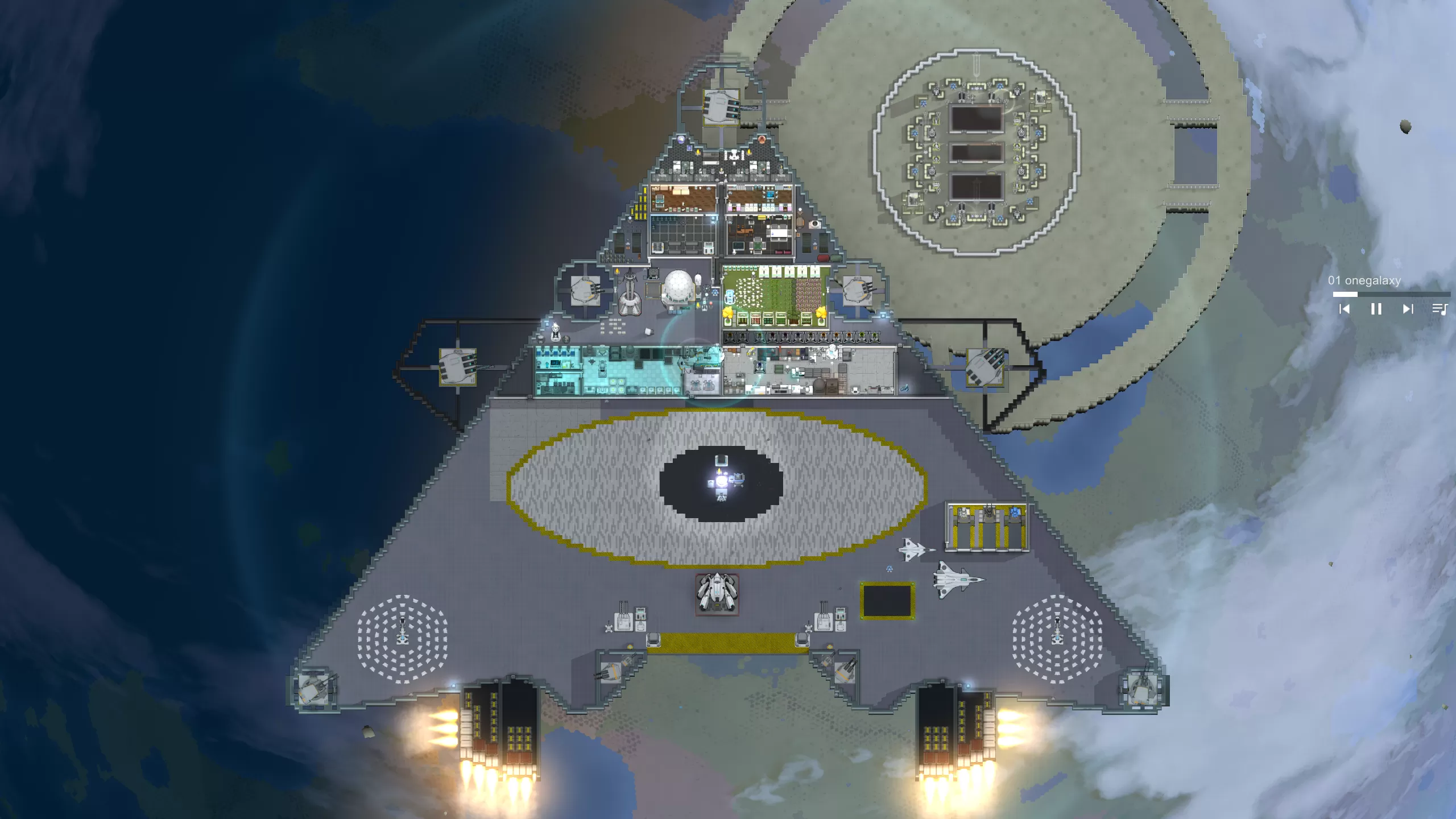This screenshot has width=1456, height=819.
Task: Skip to the previous music track
Action: pyautogui.click(x=1345, y=309)
